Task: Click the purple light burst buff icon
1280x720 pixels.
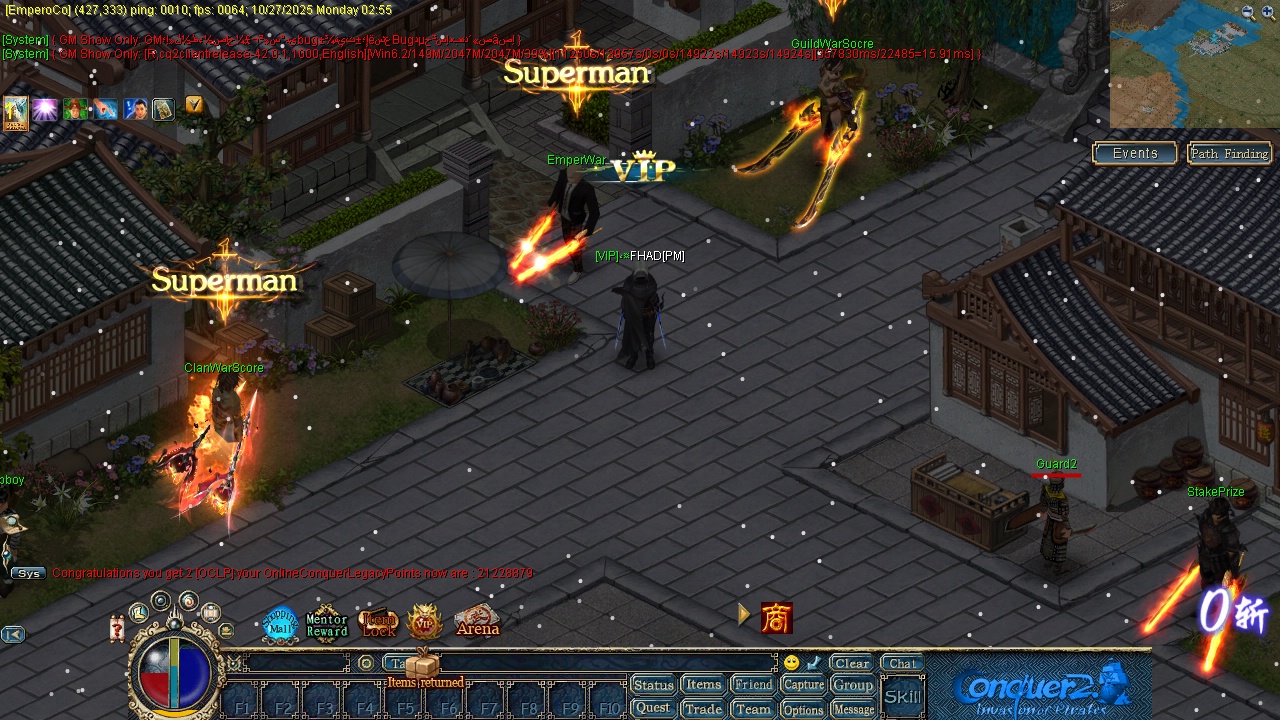Action: coord(45,109)
